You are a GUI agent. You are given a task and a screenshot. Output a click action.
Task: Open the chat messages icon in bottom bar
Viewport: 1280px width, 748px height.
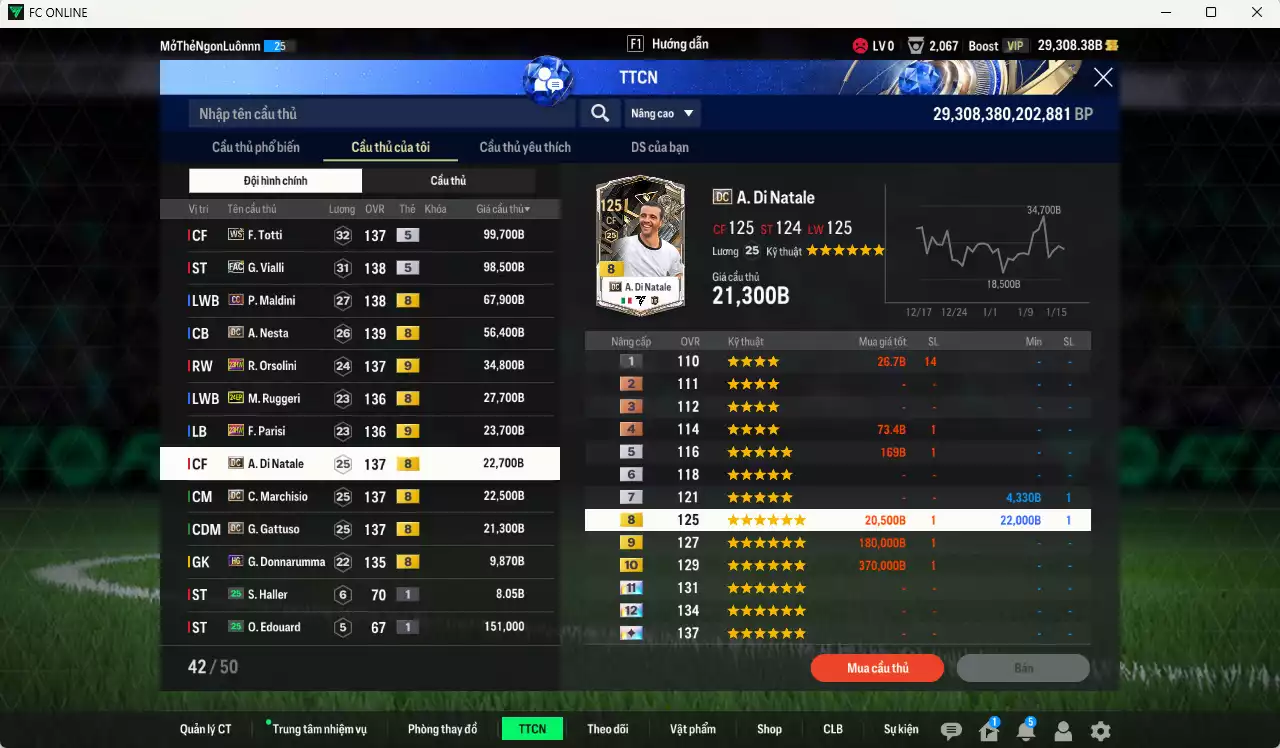point(952,728)
